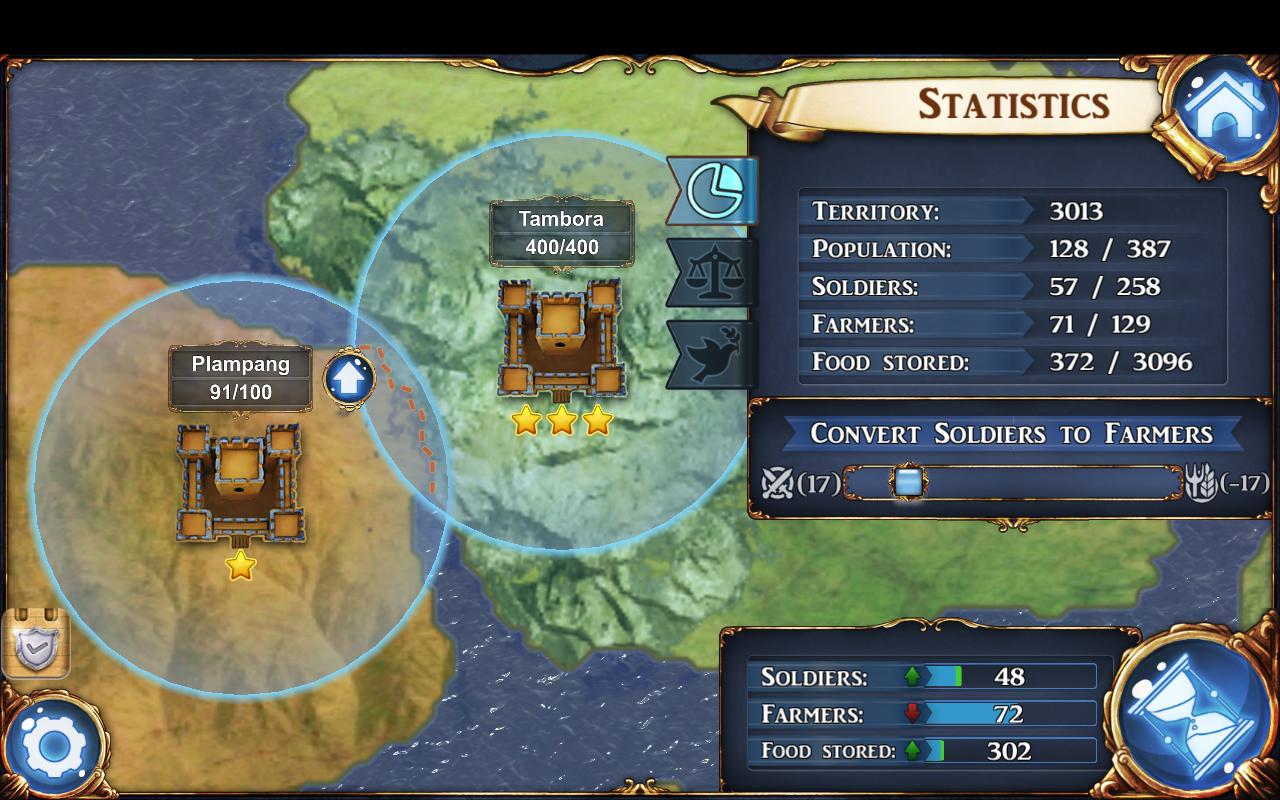Open the shield checkmark castle icon
1280x800 pixels.
(x=36, y=643)
